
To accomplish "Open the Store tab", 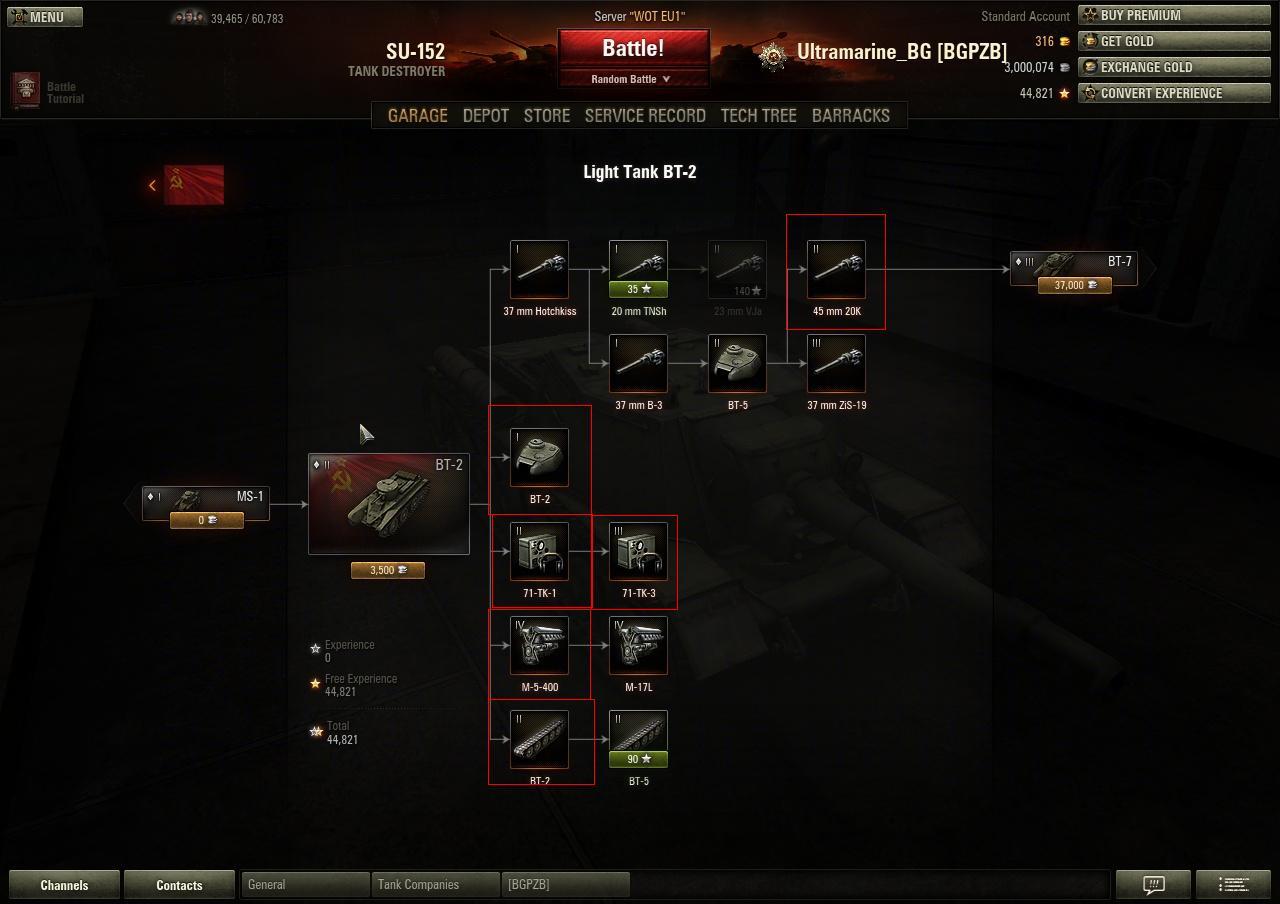I will click(x=547, y=116).
